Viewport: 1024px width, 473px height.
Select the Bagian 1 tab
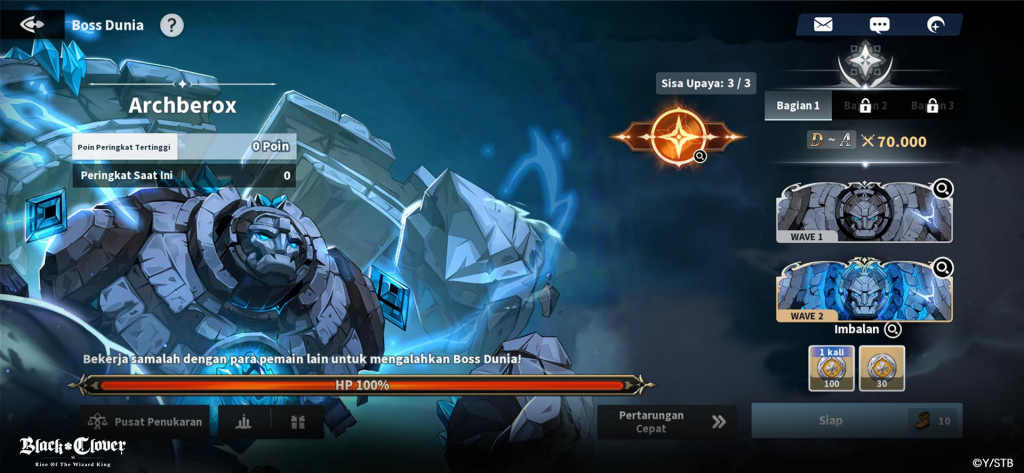(x=797, y=105)
